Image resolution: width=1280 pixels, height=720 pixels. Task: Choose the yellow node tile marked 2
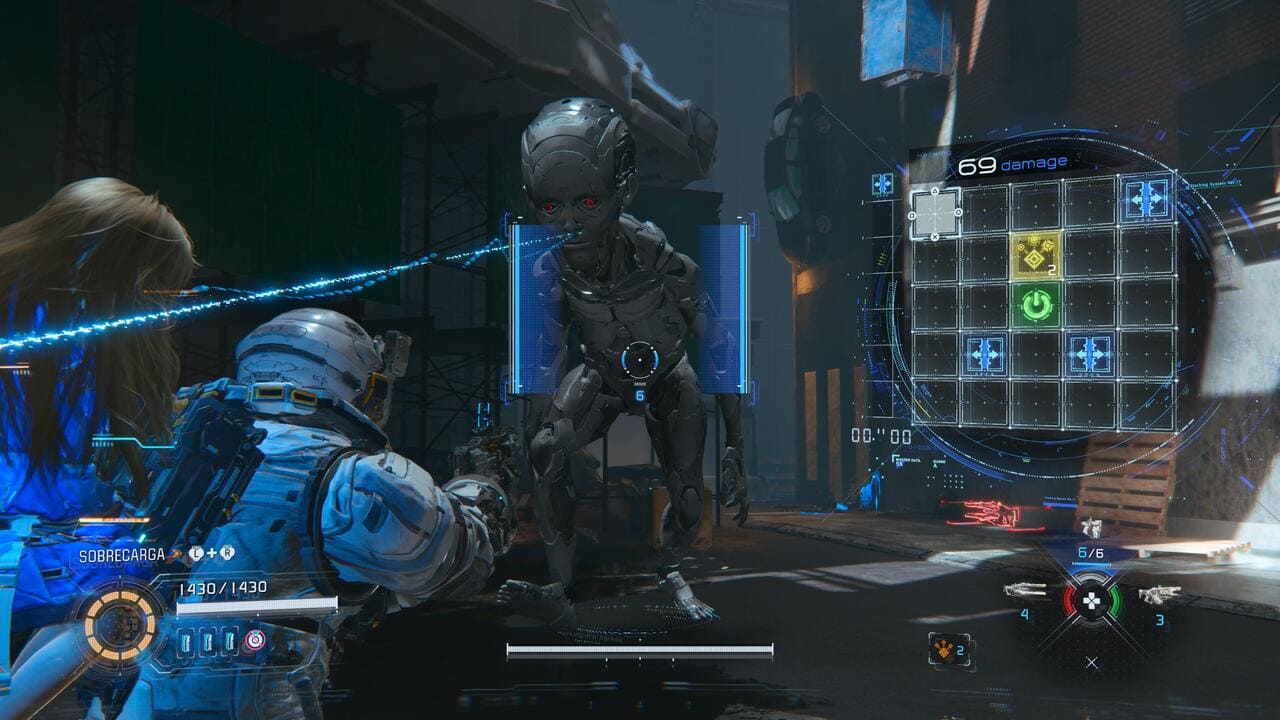tap(1039, 254)
